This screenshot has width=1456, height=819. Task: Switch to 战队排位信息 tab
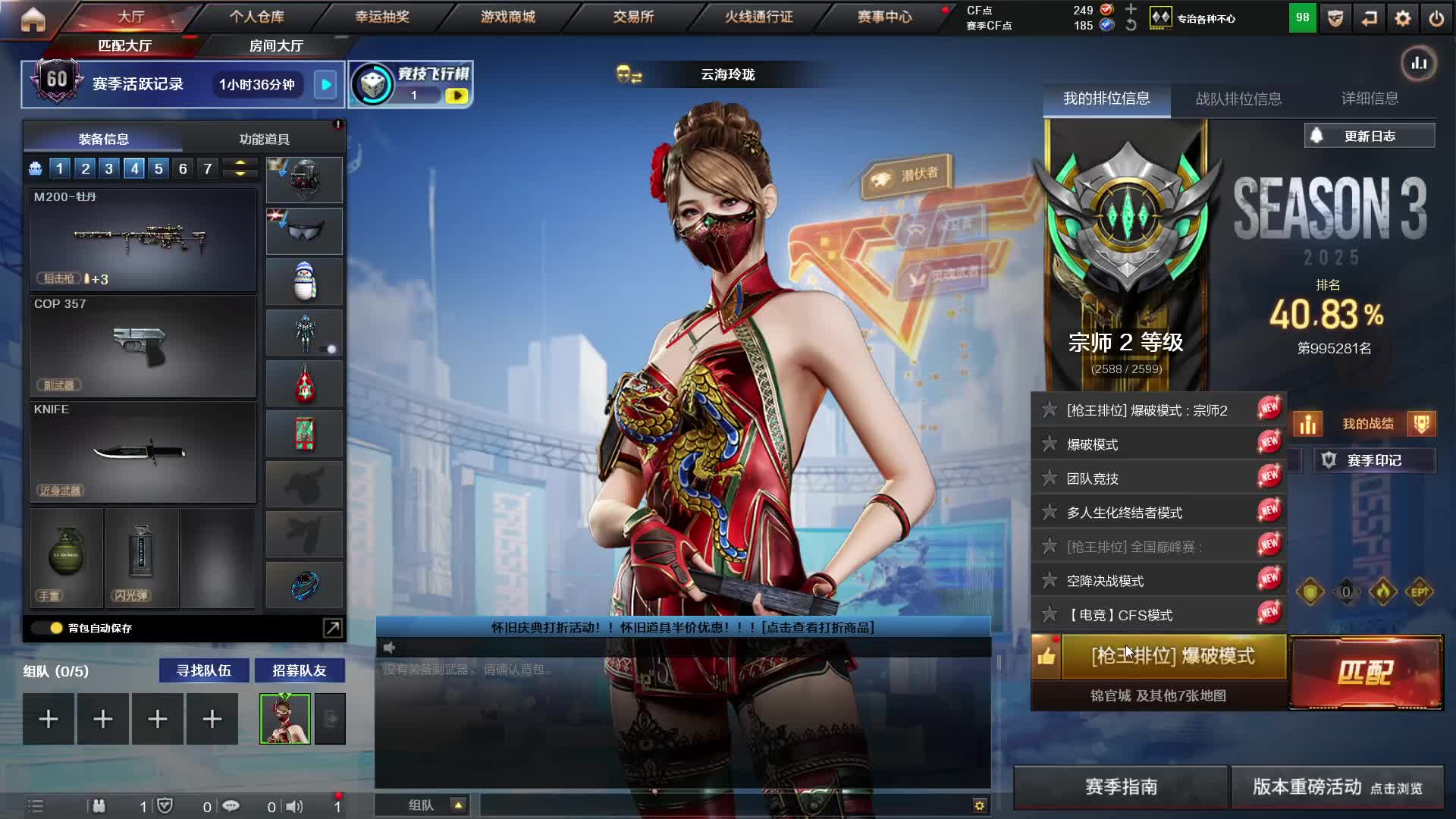click(1238, 99)
